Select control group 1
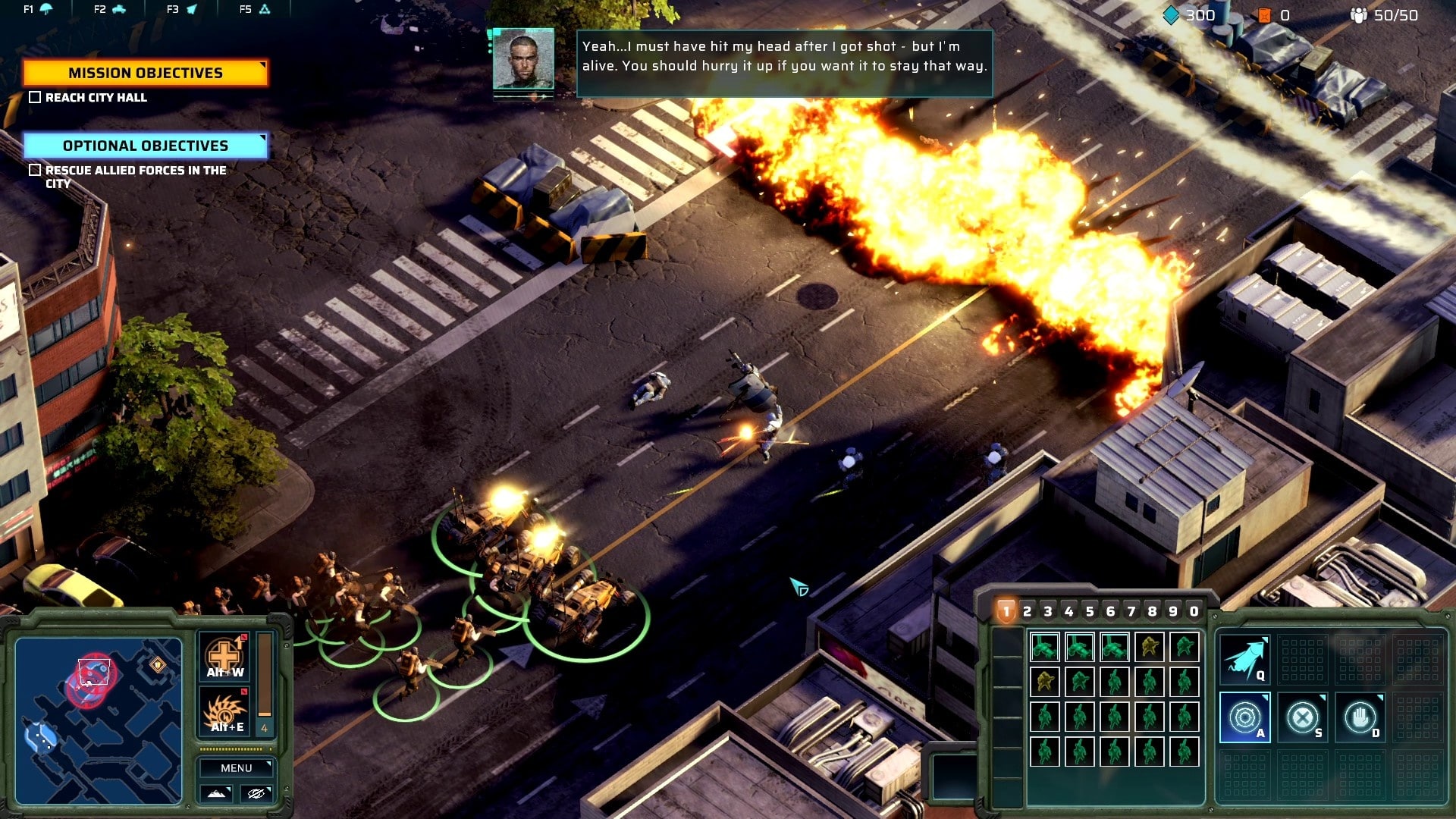The width and height of the screenshot is (1456, 819). pyautogui.click(x=1006, y=611)
